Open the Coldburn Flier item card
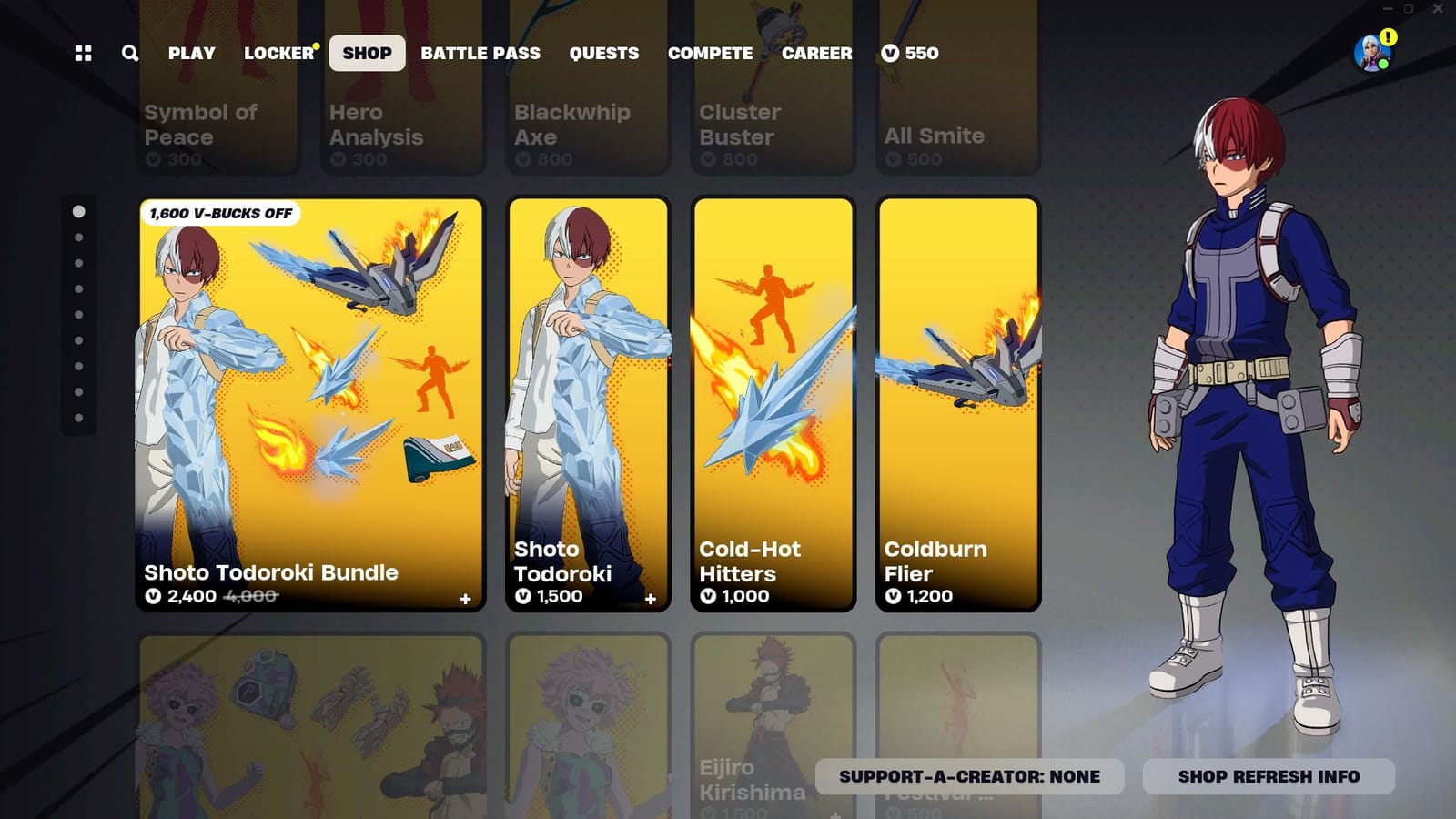This screenshot has width=1456, height=819. point(958,400)
